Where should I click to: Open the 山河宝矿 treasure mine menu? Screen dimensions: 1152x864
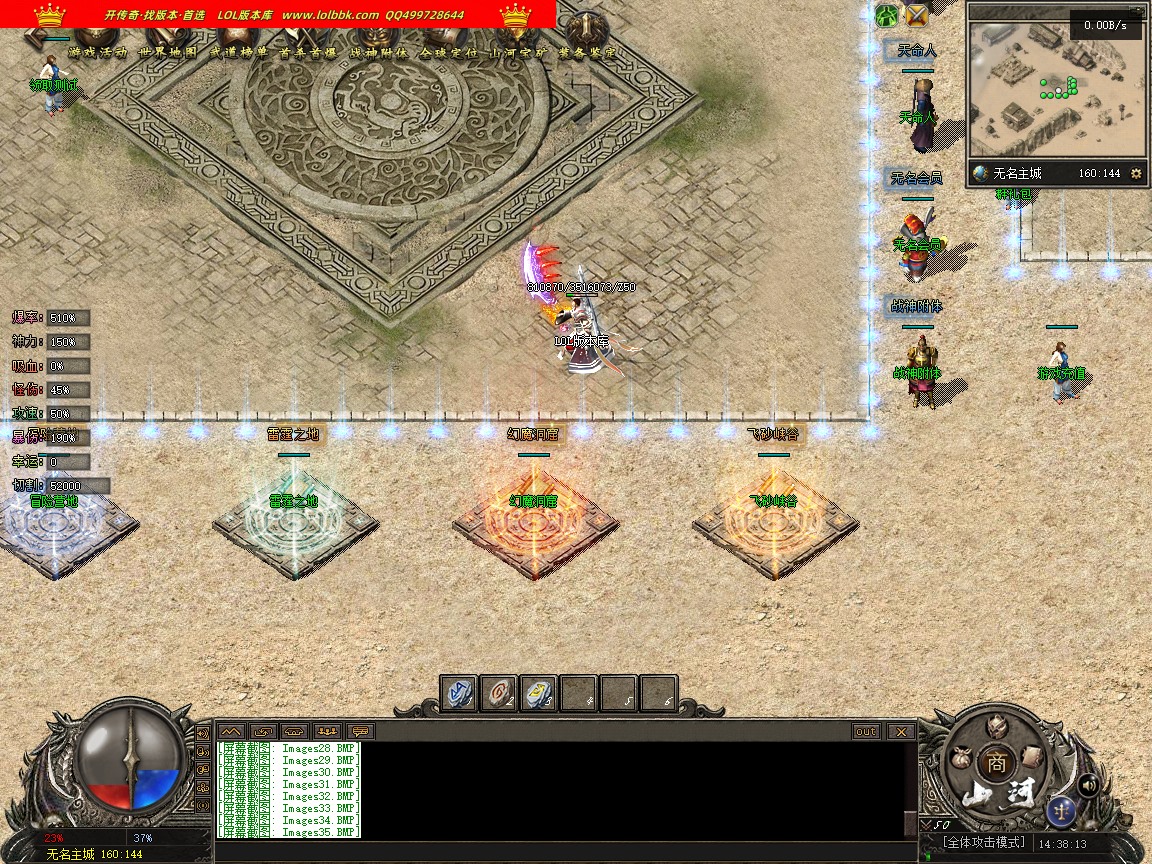click(x=518, y=52)
